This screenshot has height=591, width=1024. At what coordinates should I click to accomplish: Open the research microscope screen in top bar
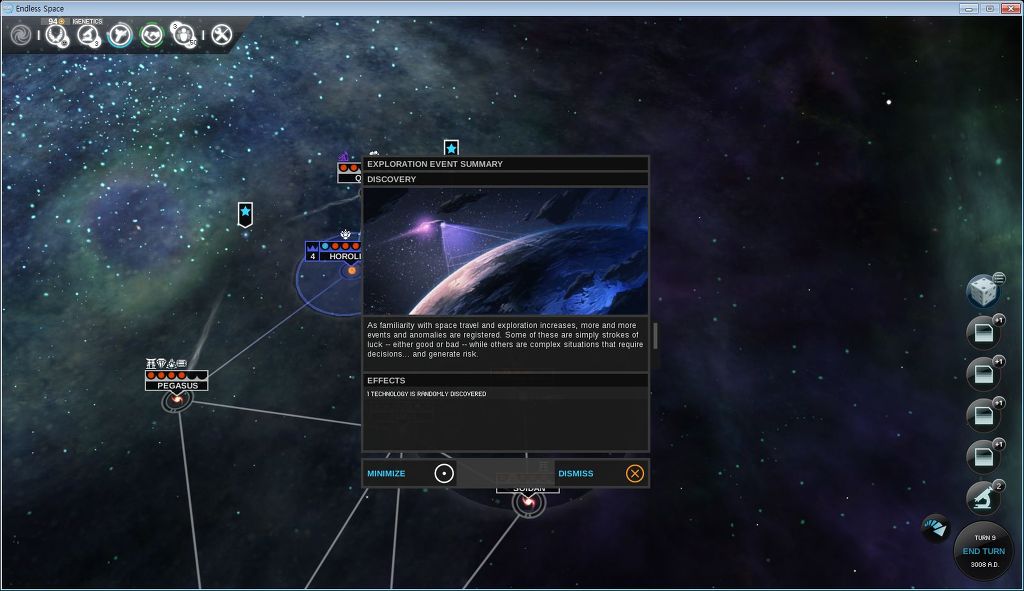click(88, 36)
